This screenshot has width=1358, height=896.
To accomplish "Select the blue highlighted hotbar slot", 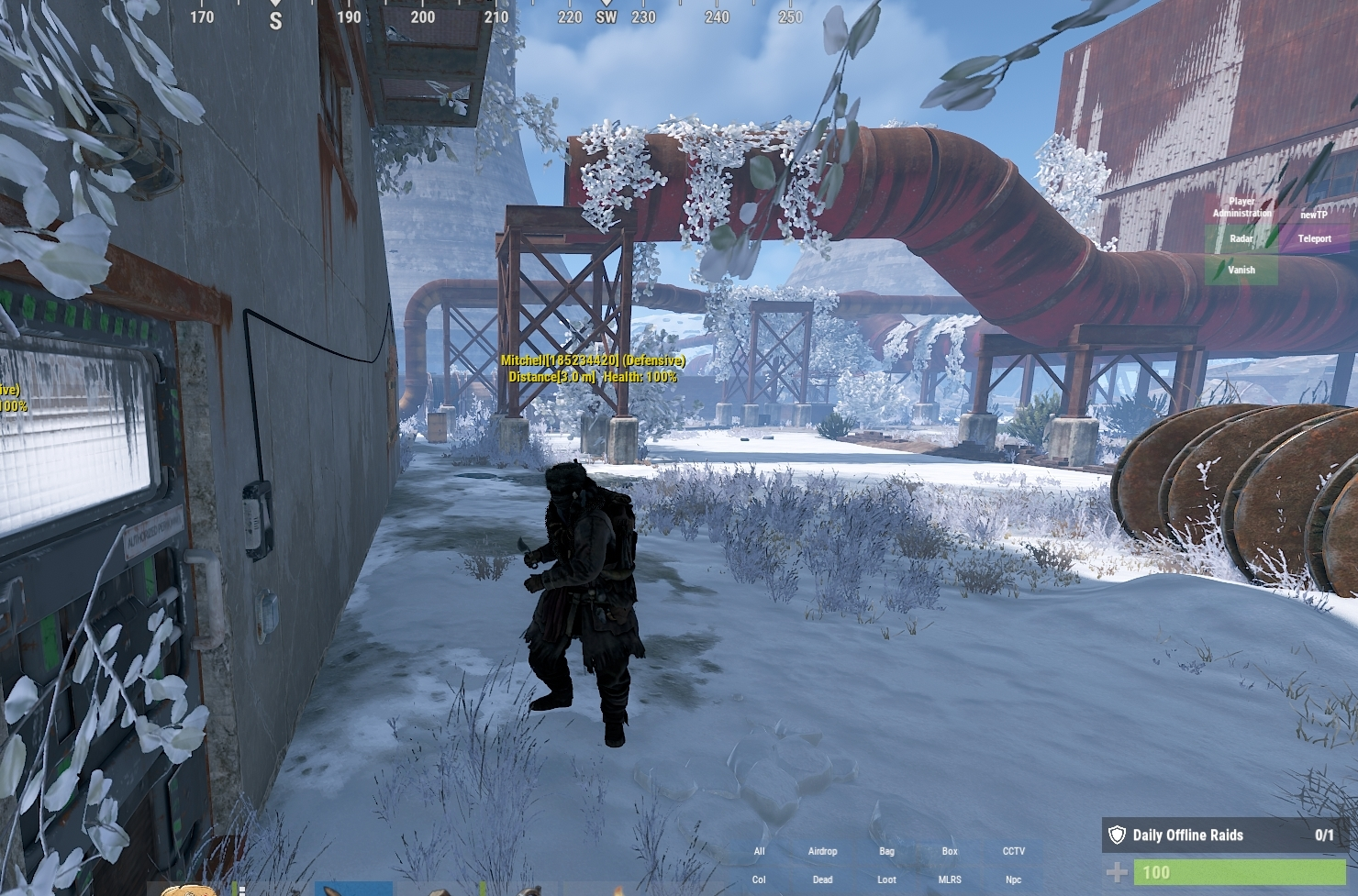I will pyautogui.click(x=353, y=889).
